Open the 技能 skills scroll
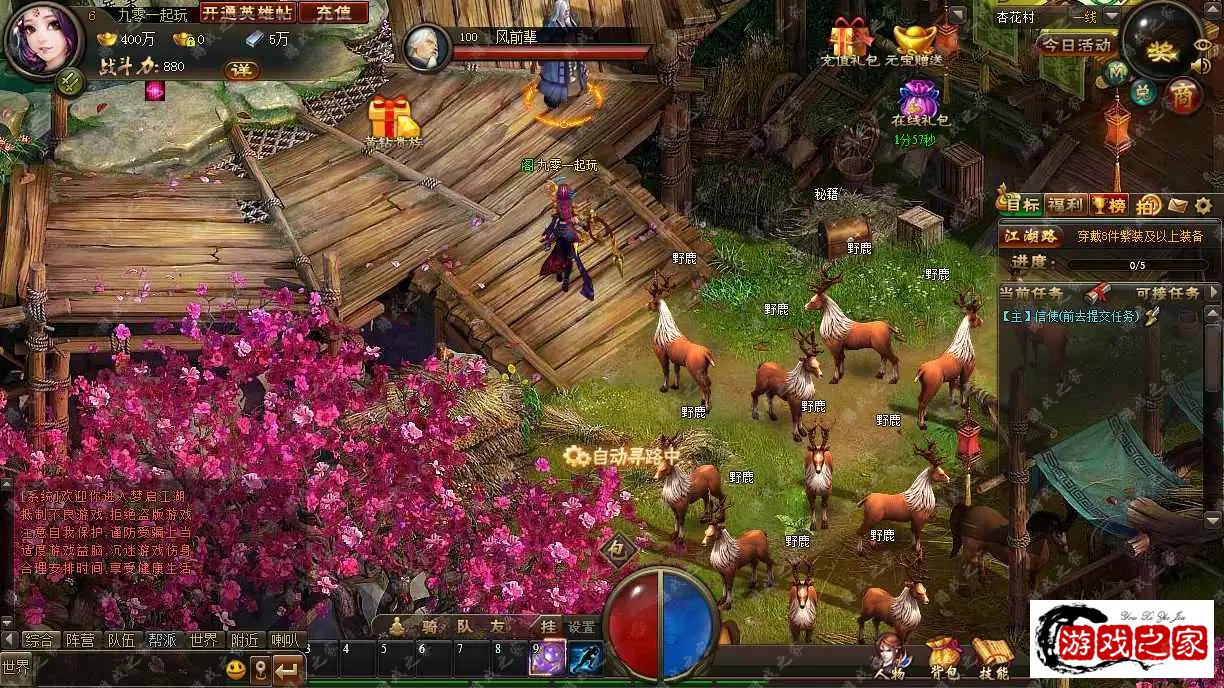This screenshot has width=1224, height=688. coord(992,656)
